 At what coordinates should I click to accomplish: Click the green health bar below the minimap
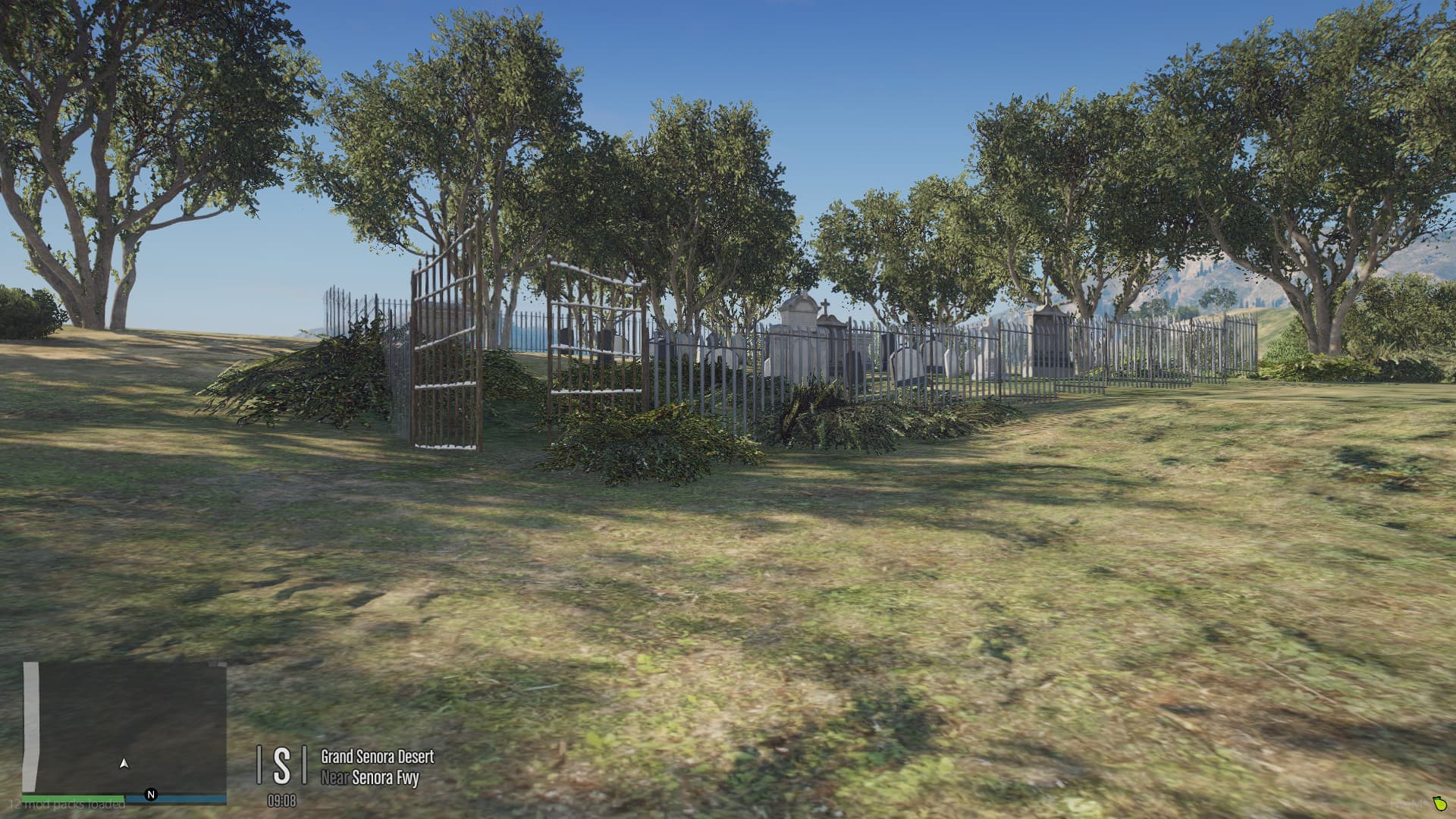[x=72, y=799]
